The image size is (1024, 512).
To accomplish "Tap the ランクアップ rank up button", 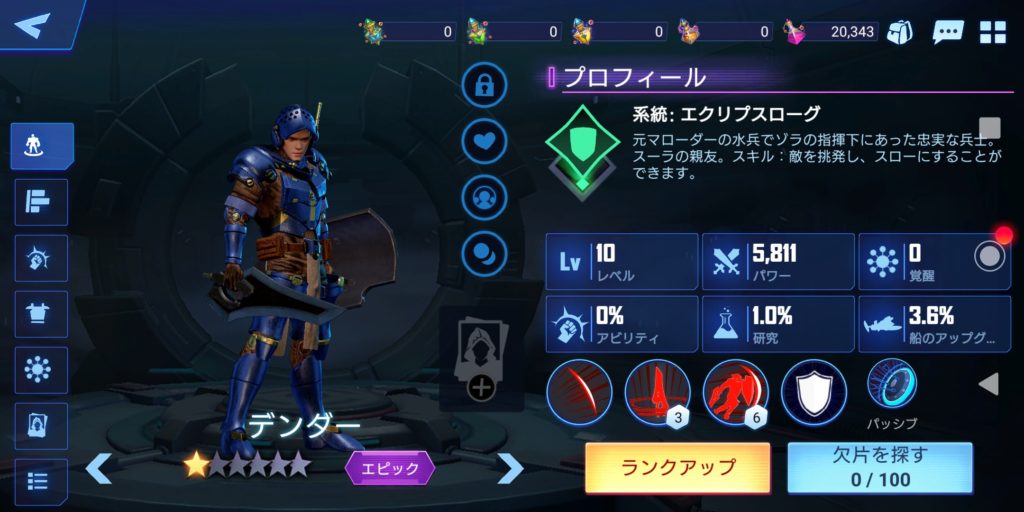I will click(x=677, y=467).
